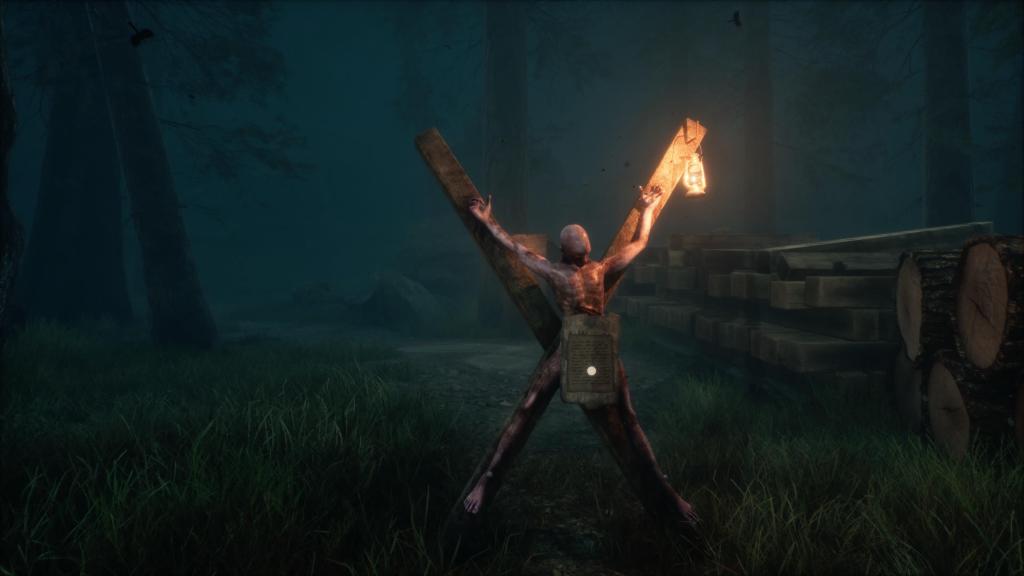Click the white interaction dot on the plaque

590,370
